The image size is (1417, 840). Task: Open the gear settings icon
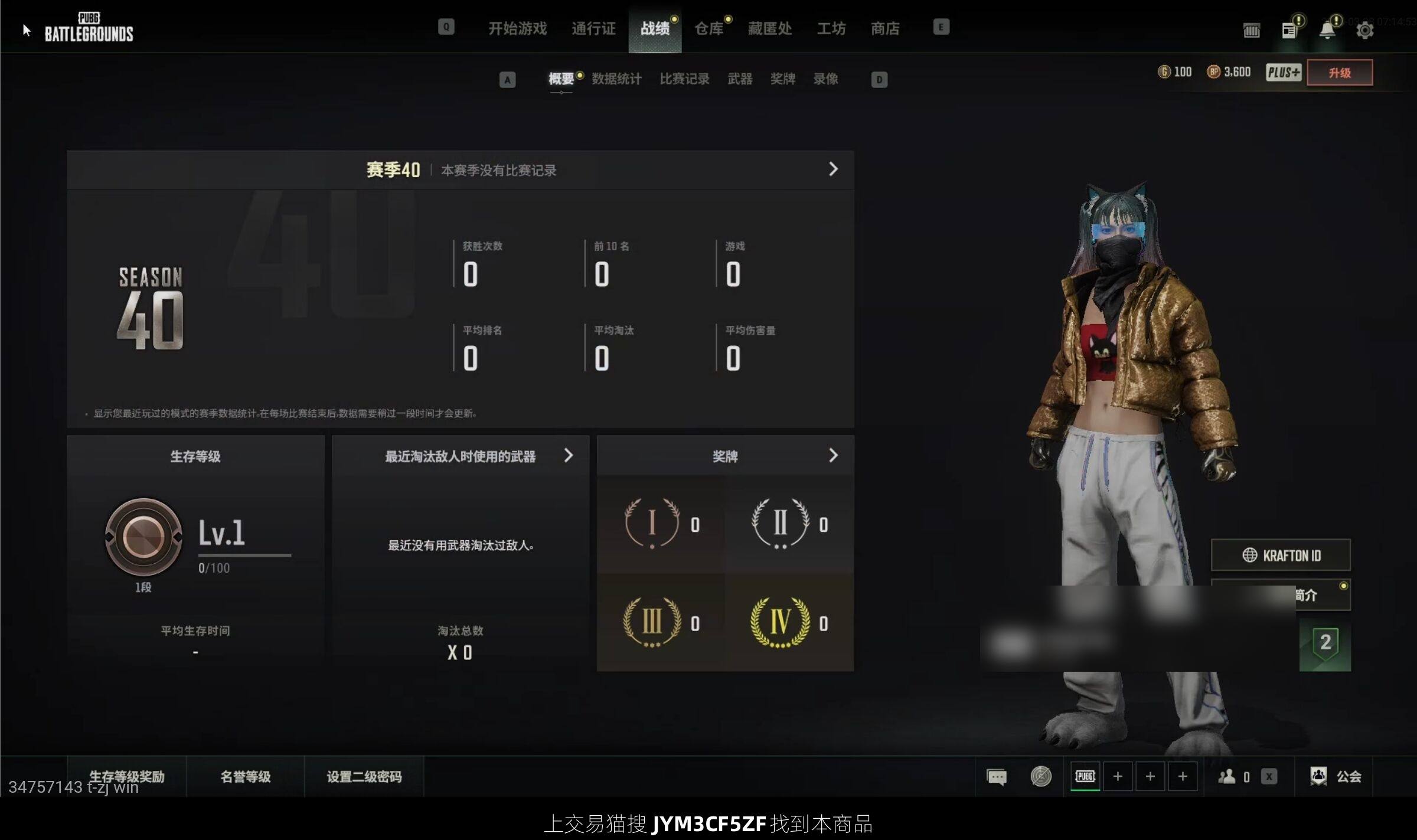click(1364, 30)
